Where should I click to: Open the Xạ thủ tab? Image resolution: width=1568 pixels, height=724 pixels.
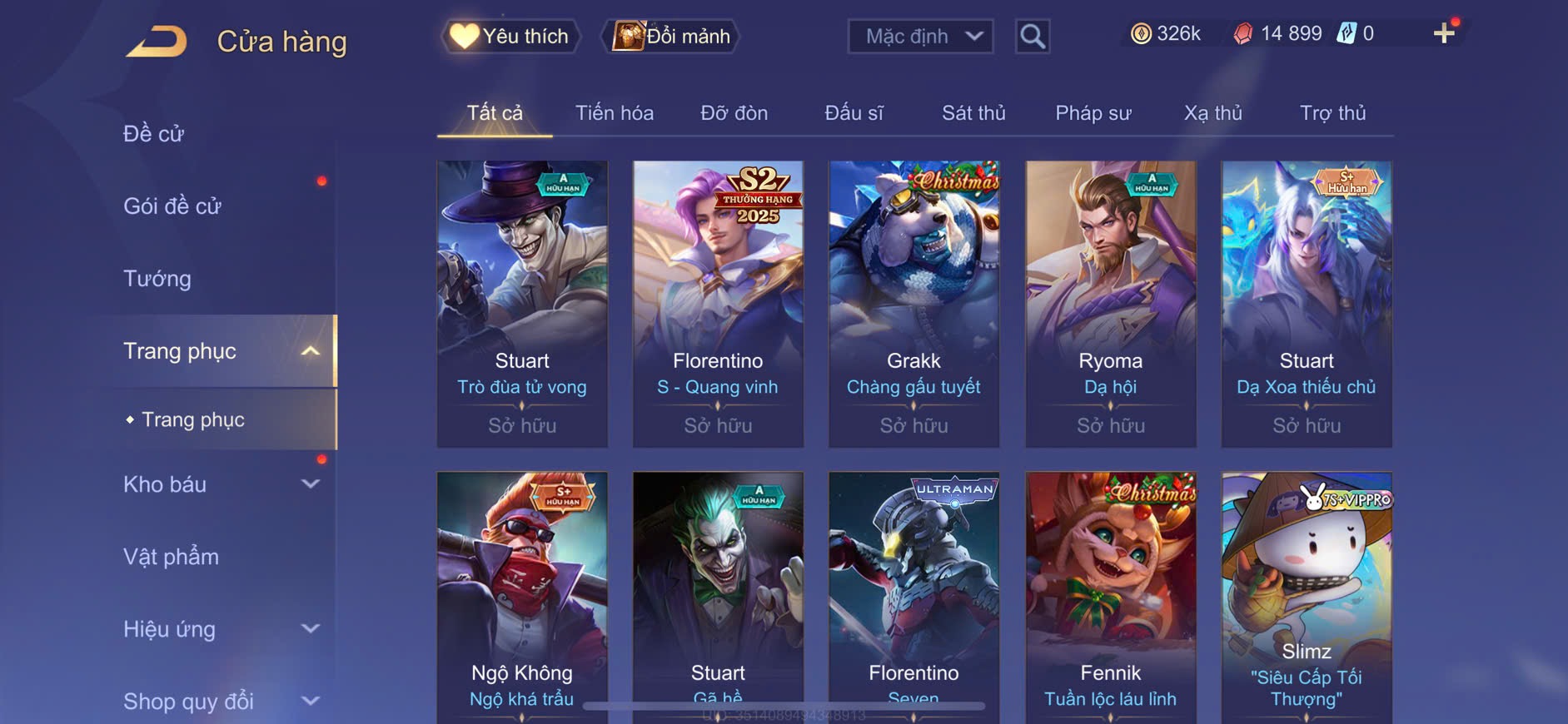pyautogui.click(x=1213, y=113)
